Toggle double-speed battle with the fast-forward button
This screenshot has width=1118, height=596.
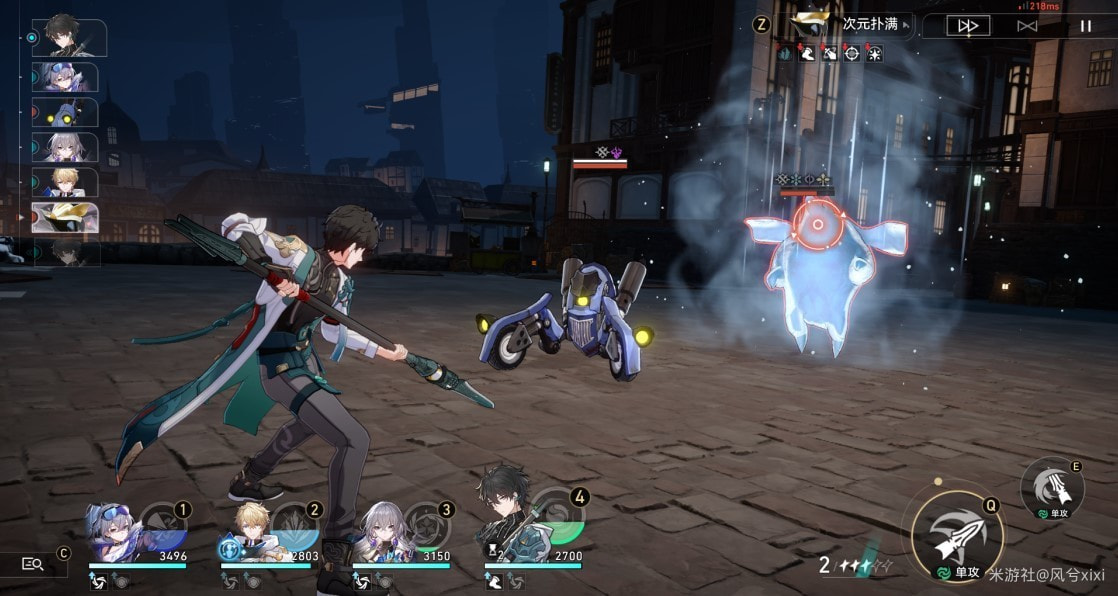[967, 26]
